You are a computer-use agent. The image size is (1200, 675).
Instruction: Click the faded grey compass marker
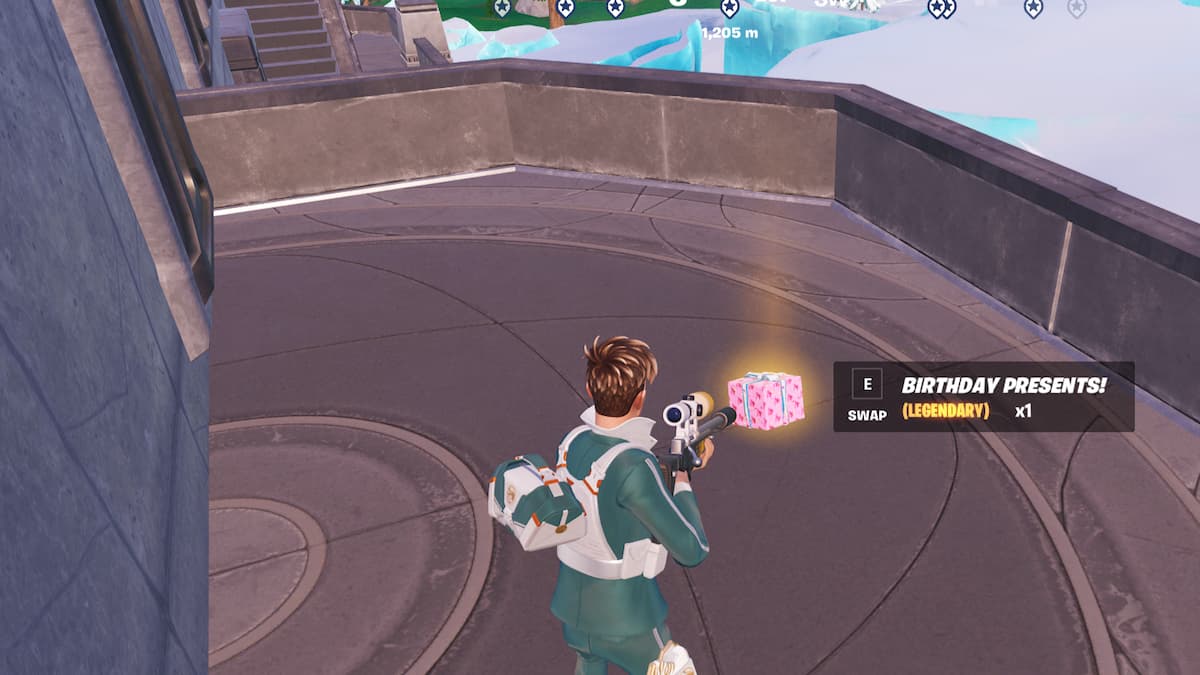pyautogui.click(x=1076, y=8)
